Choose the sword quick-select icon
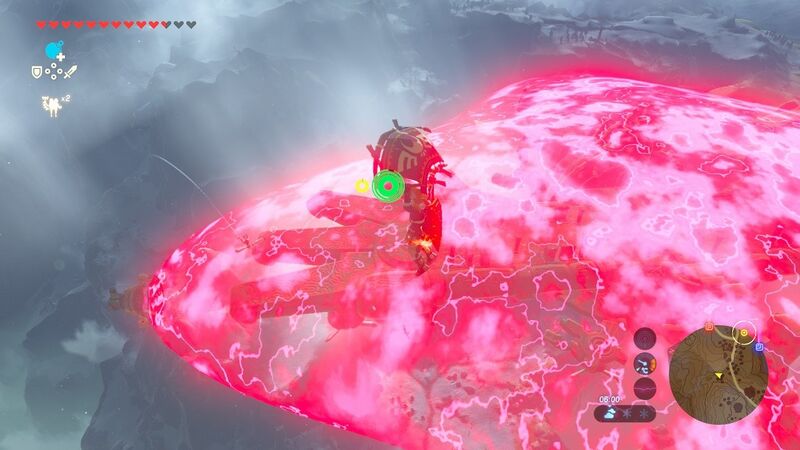800x450 pixels. (x=70, y=71)
